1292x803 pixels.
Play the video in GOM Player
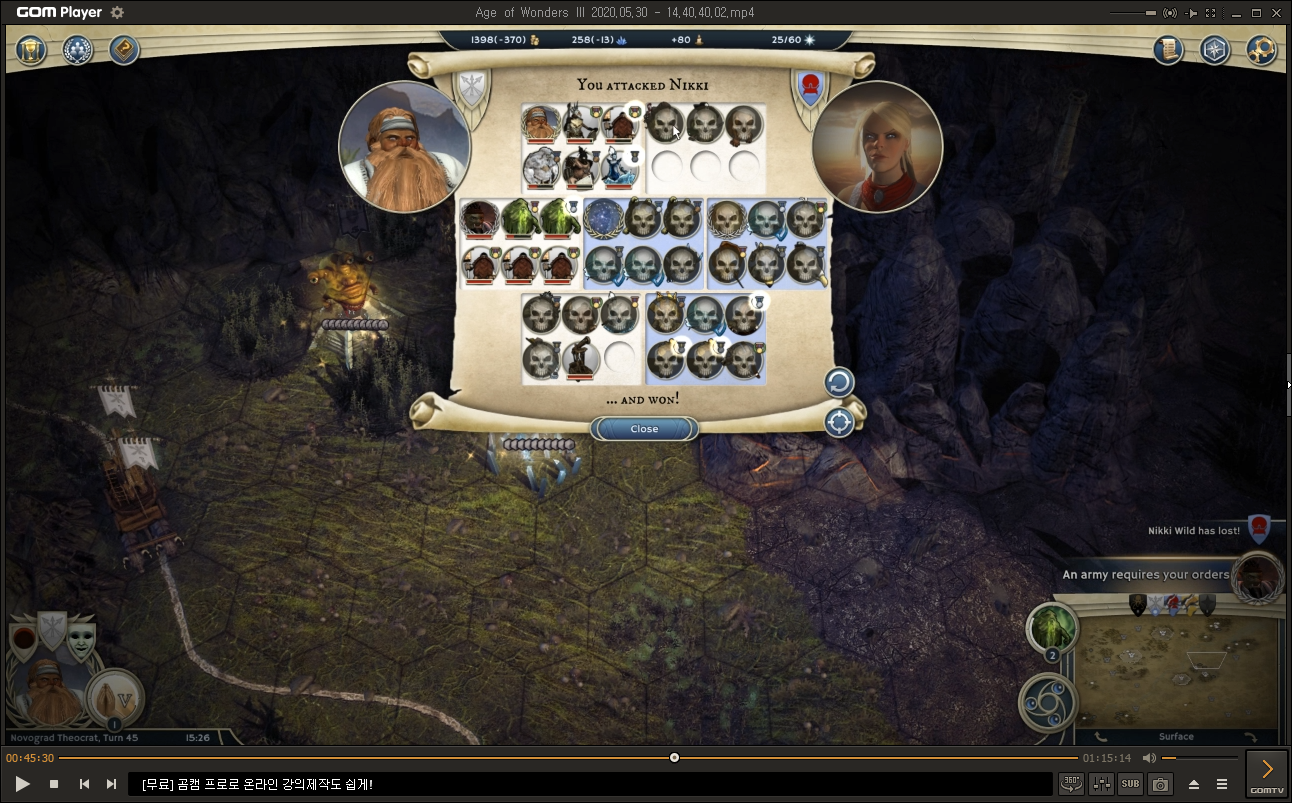tap(22, 784)
